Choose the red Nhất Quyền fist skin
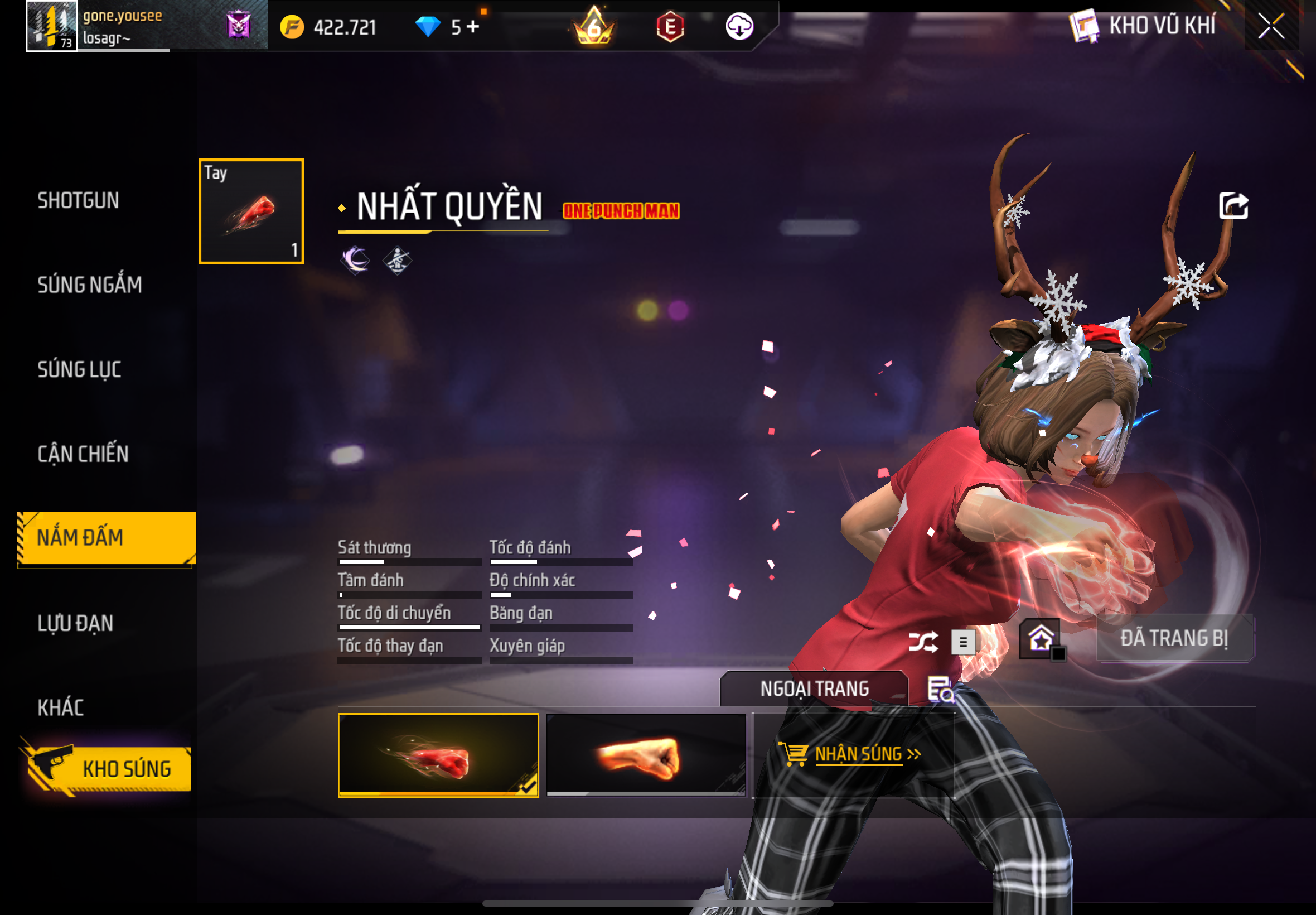The width and height of the screenshot is (1316, 915). click(438, 755)
